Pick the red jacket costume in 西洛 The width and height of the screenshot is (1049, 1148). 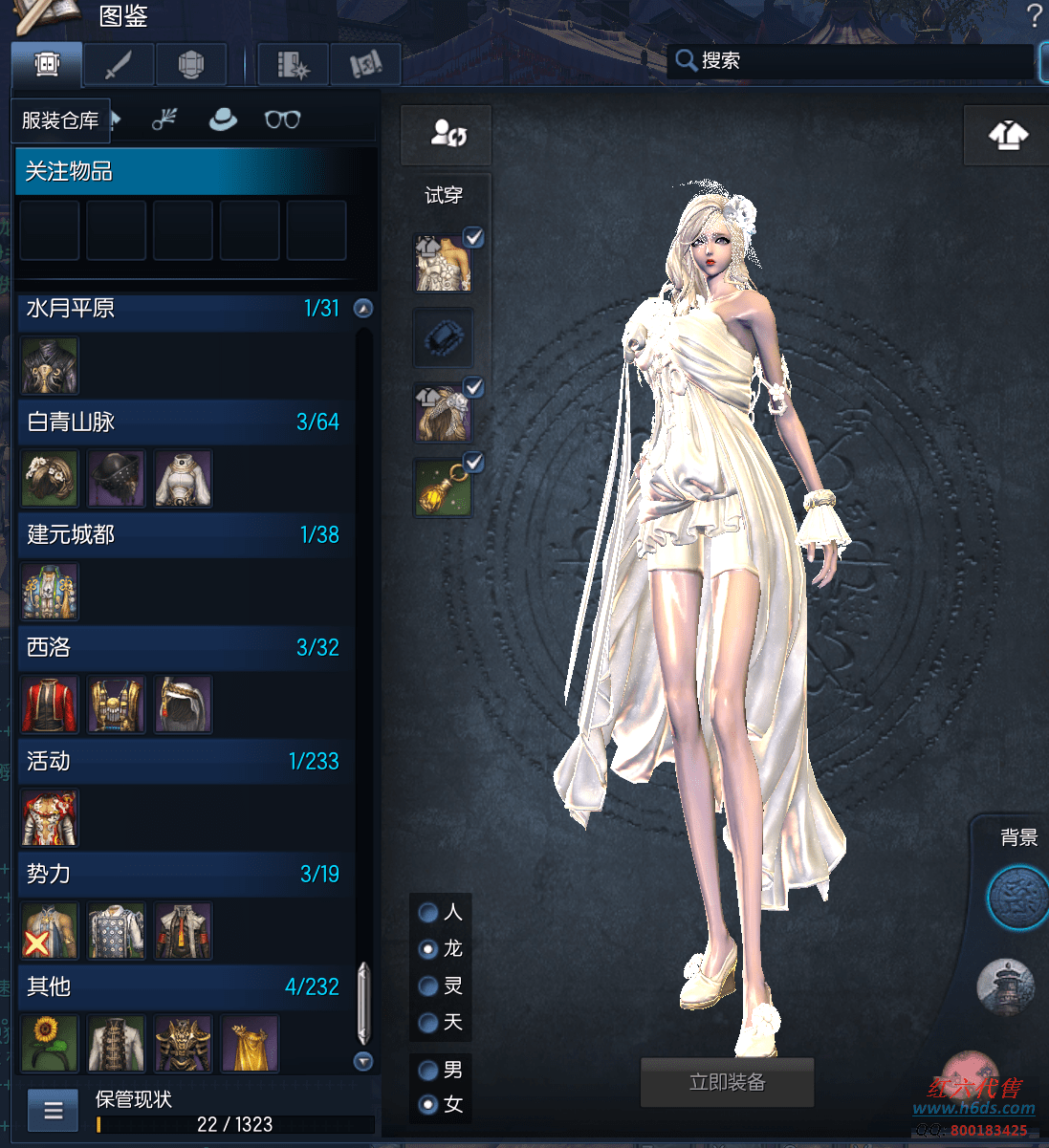tap(49, 704)
